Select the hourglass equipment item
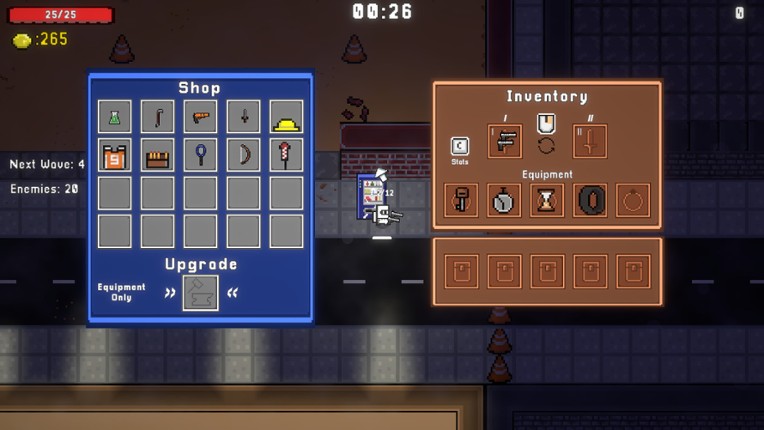Image resolution: width=764 pixels, height=430 pixels. click(x=547, y=200)
